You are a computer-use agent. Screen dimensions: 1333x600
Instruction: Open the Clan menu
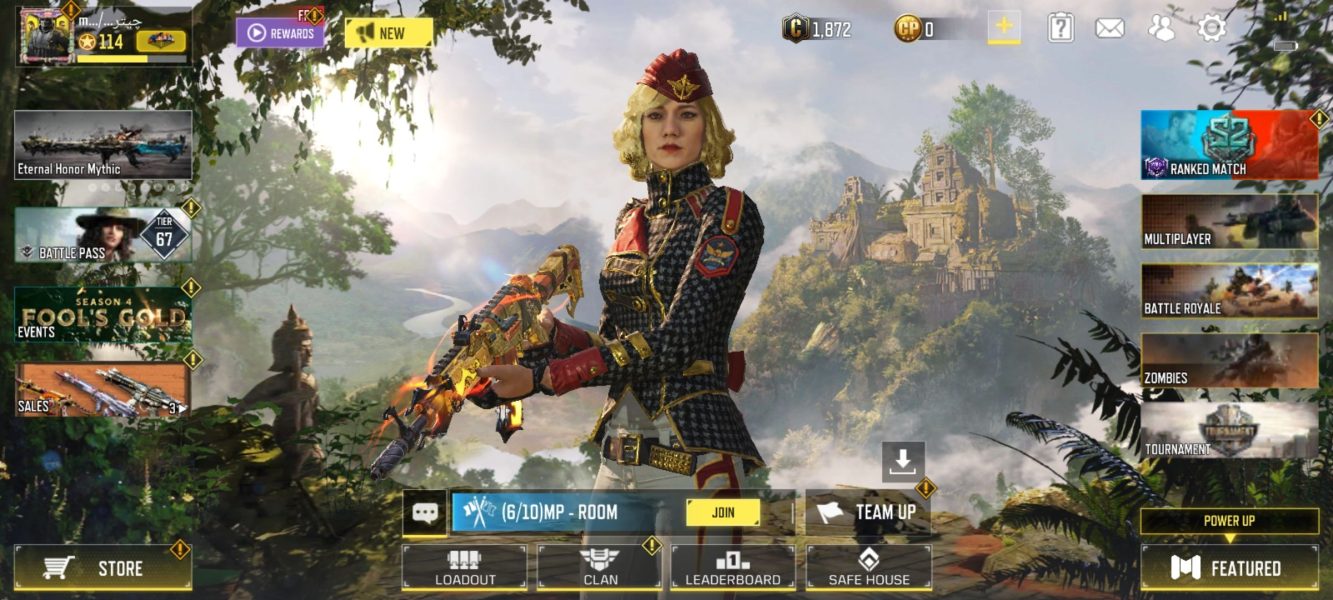coord(599,567)
